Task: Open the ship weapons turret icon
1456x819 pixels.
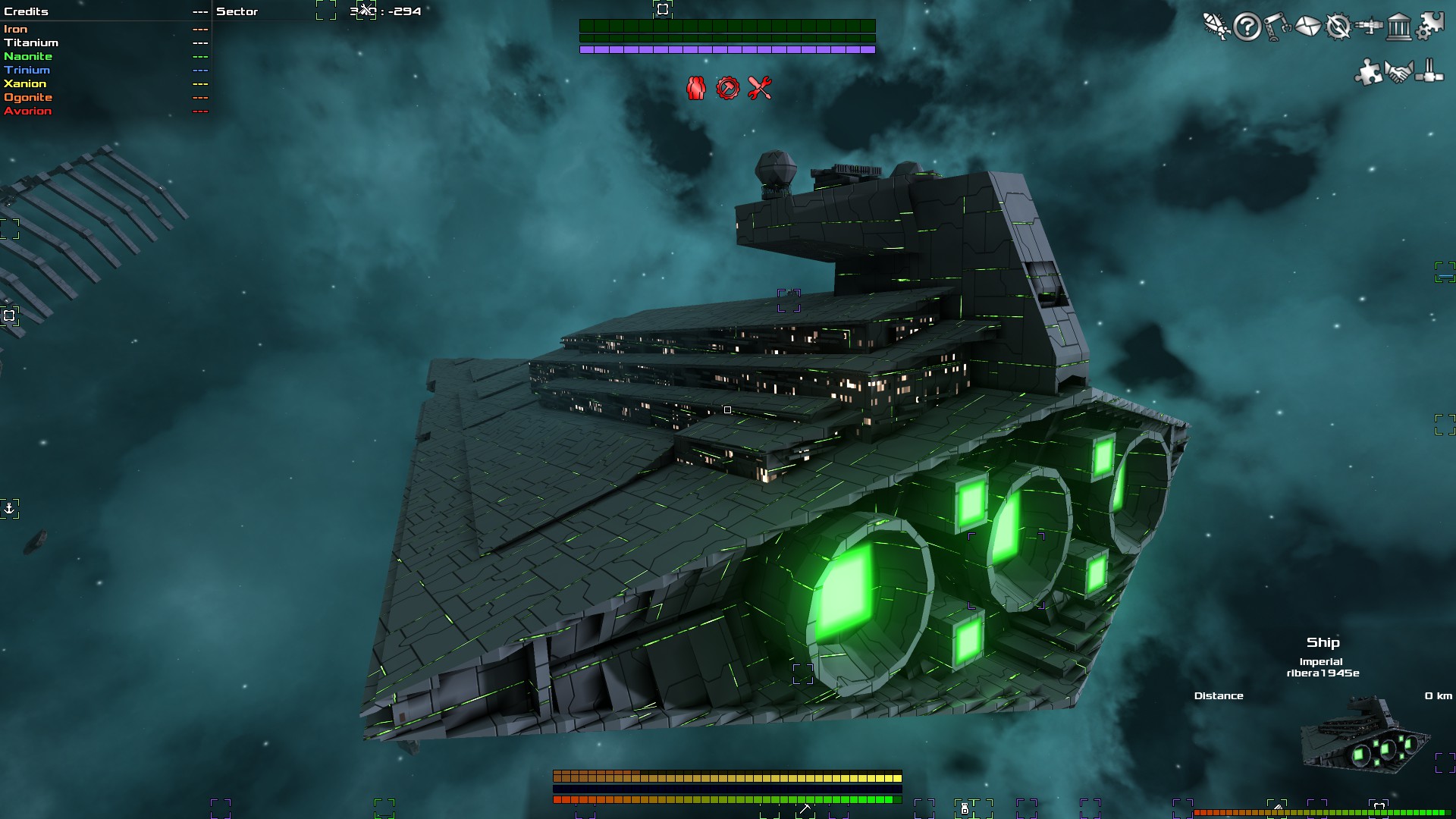Action: click(1369, 27)
